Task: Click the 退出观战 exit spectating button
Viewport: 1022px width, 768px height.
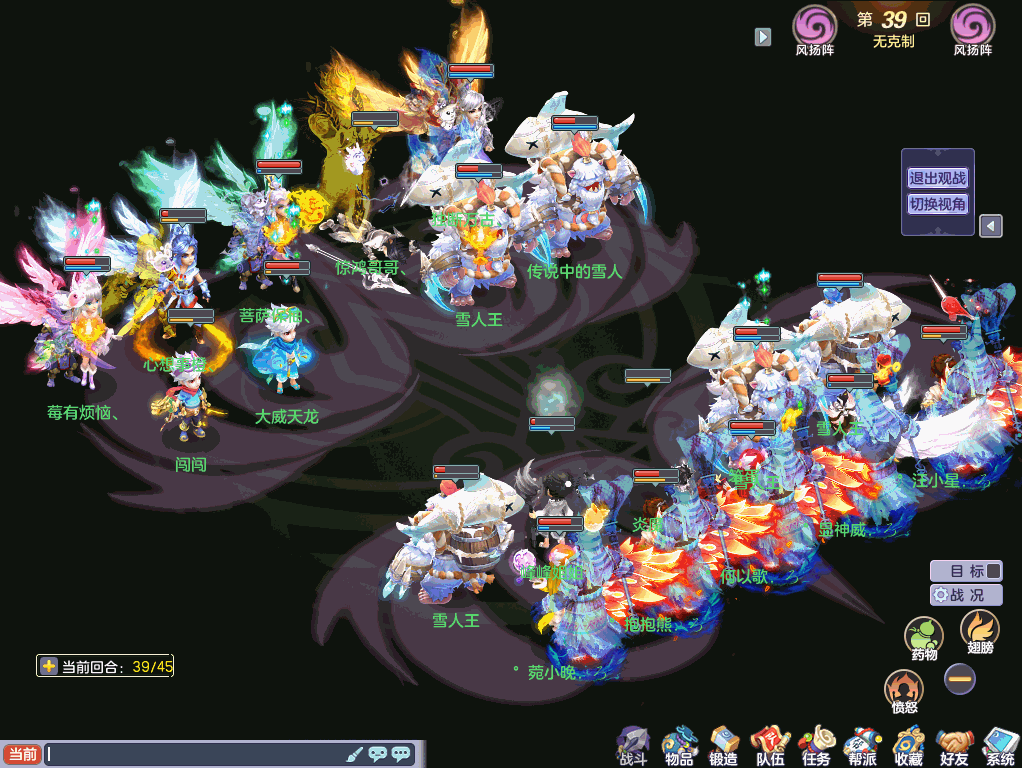Action: click(x=937, y=179)
